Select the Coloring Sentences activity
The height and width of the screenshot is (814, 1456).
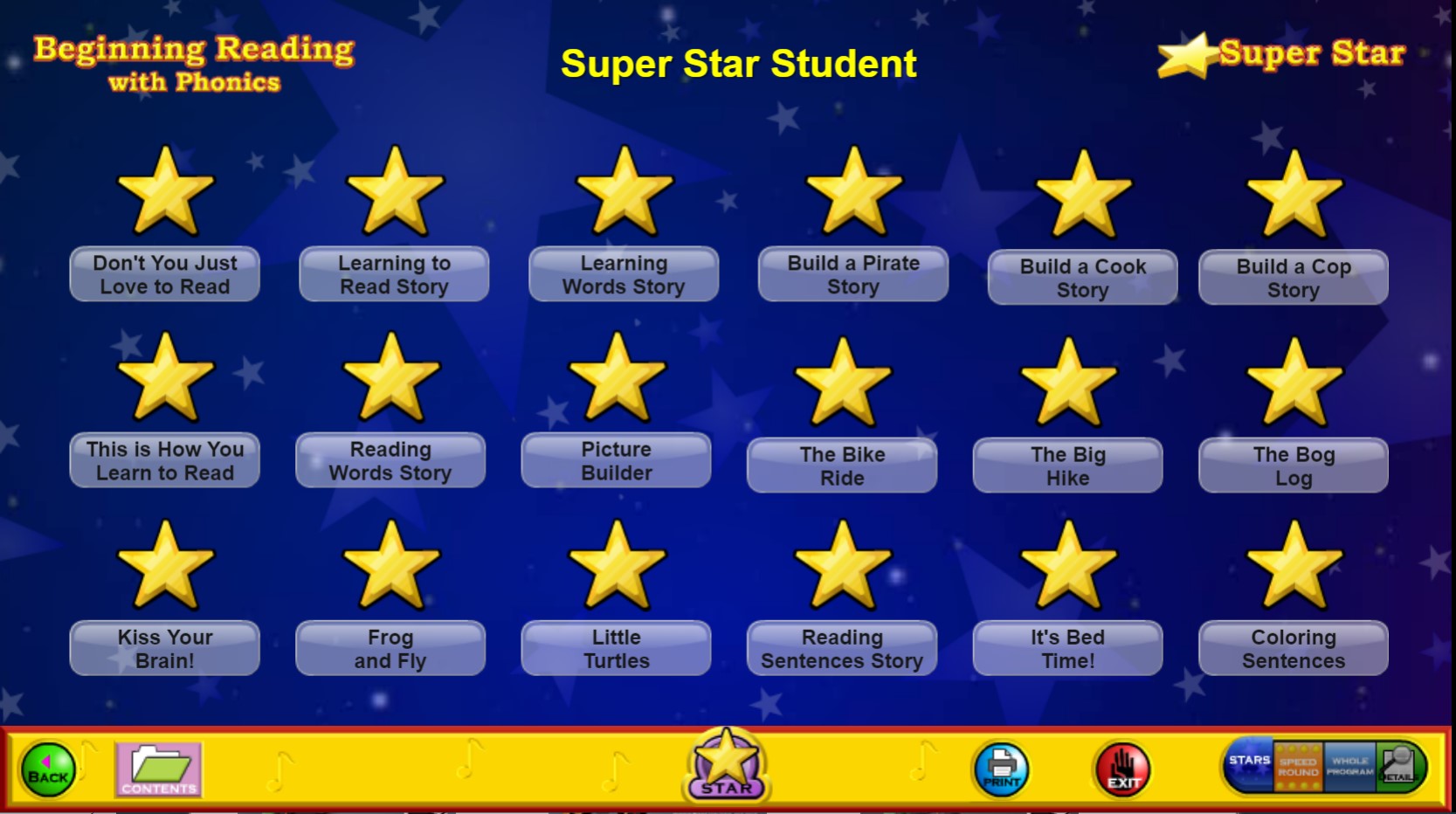pos(1294,648)
